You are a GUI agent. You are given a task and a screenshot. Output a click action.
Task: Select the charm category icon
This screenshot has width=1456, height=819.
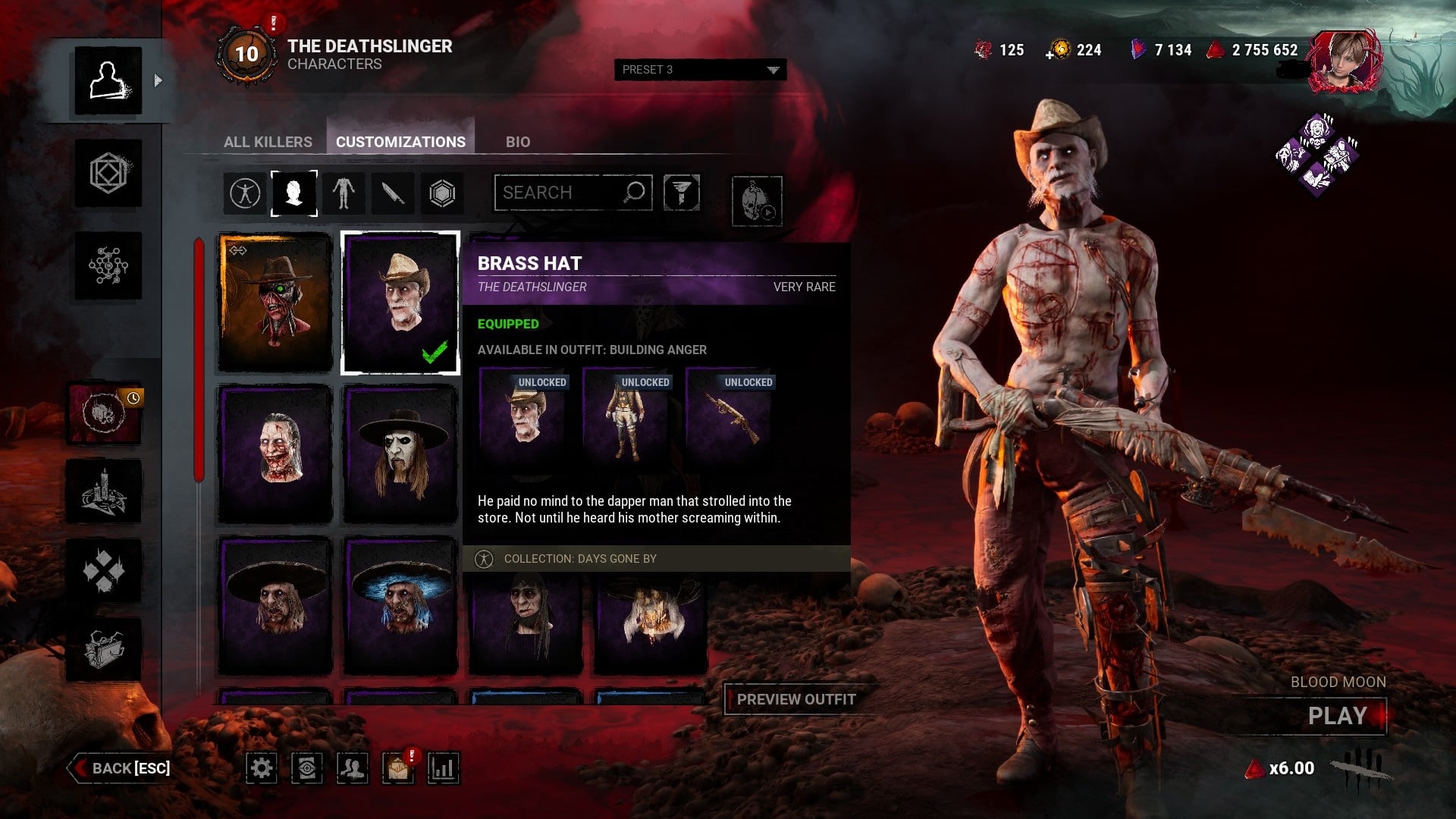pyautogui.click(x=442, y=193)
